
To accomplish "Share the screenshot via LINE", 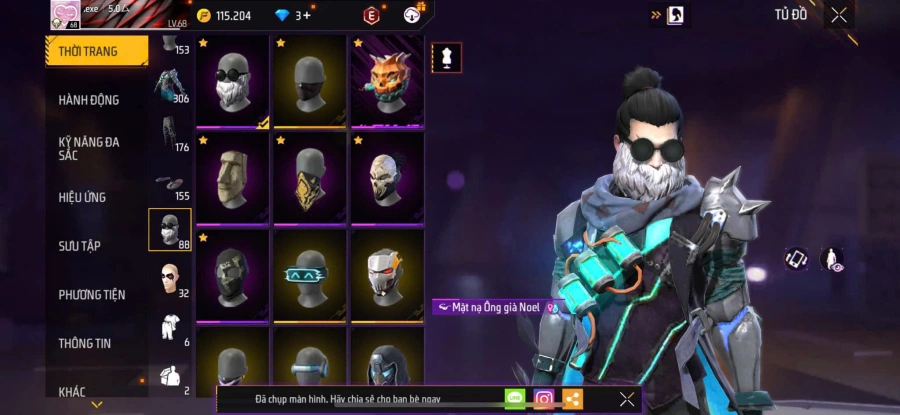I will coord(515,399).
